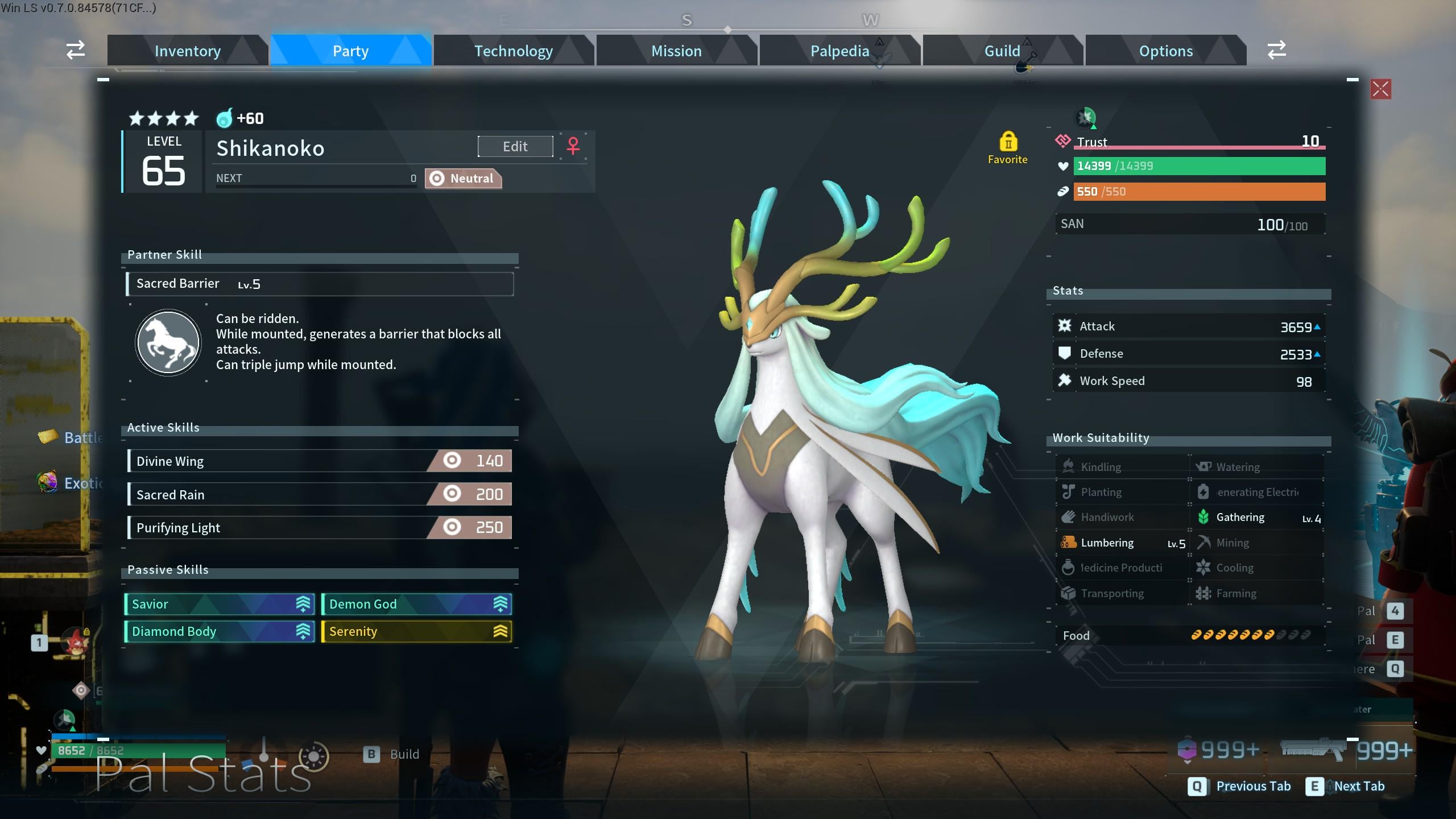Click the right tab-cycle arrows icon
Viewport: 1456px width, 819px height.
coord(1276,50)
